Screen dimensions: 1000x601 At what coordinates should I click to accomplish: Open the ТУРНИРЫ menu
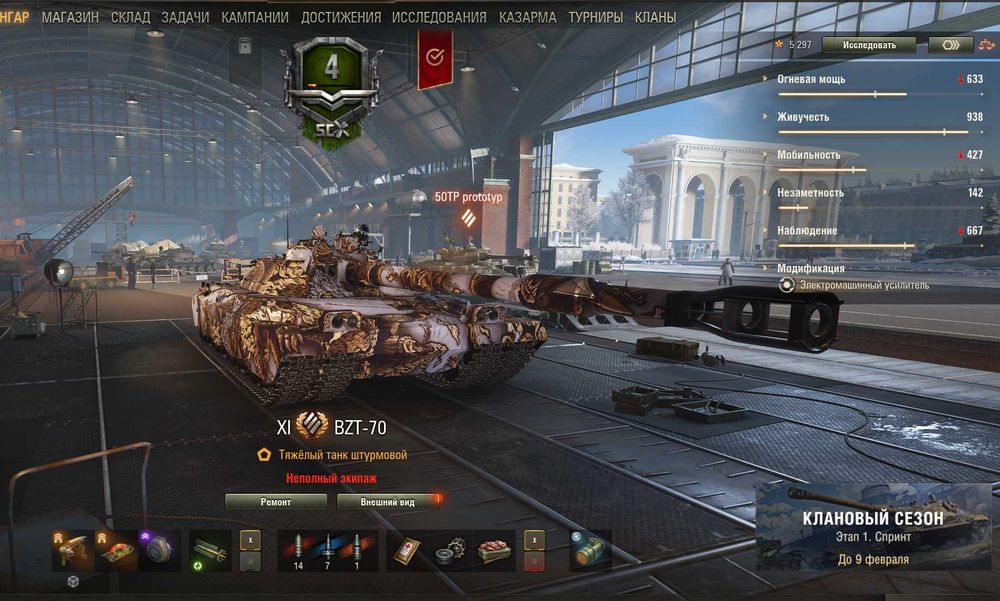595,17
